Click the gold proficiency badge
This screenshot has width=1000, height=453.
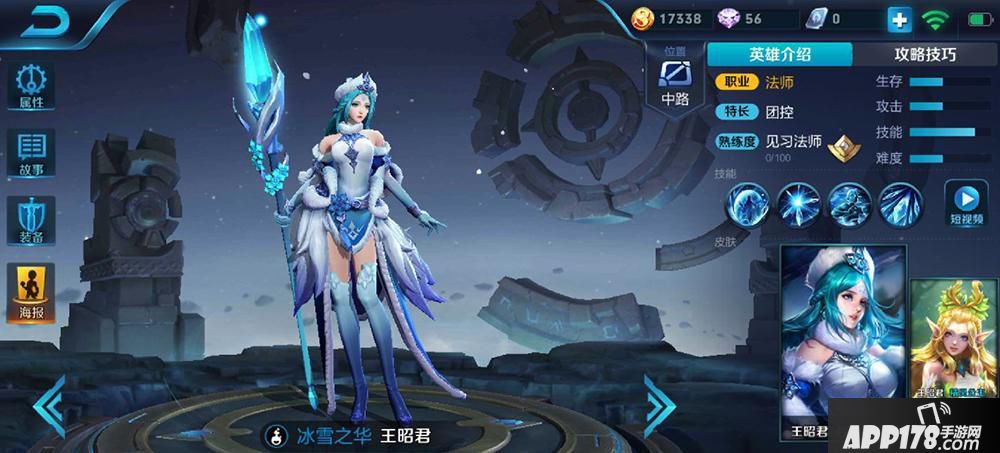tap(843, 147)
